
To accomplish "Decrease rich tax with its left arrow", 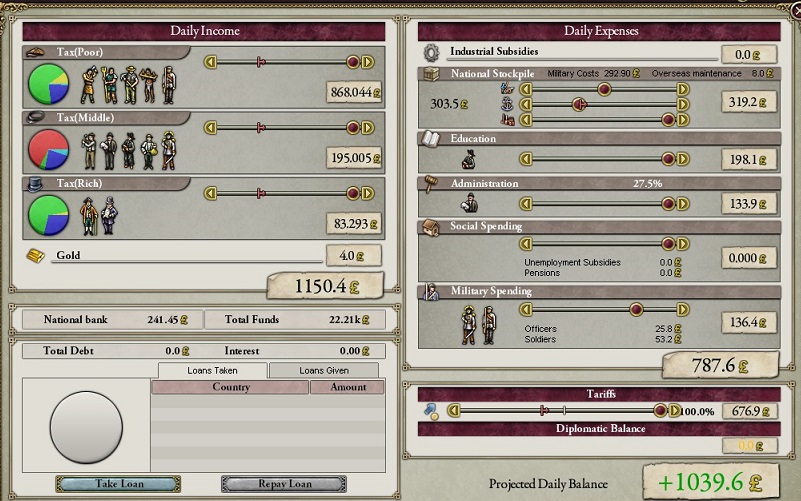I will point(210,193).
